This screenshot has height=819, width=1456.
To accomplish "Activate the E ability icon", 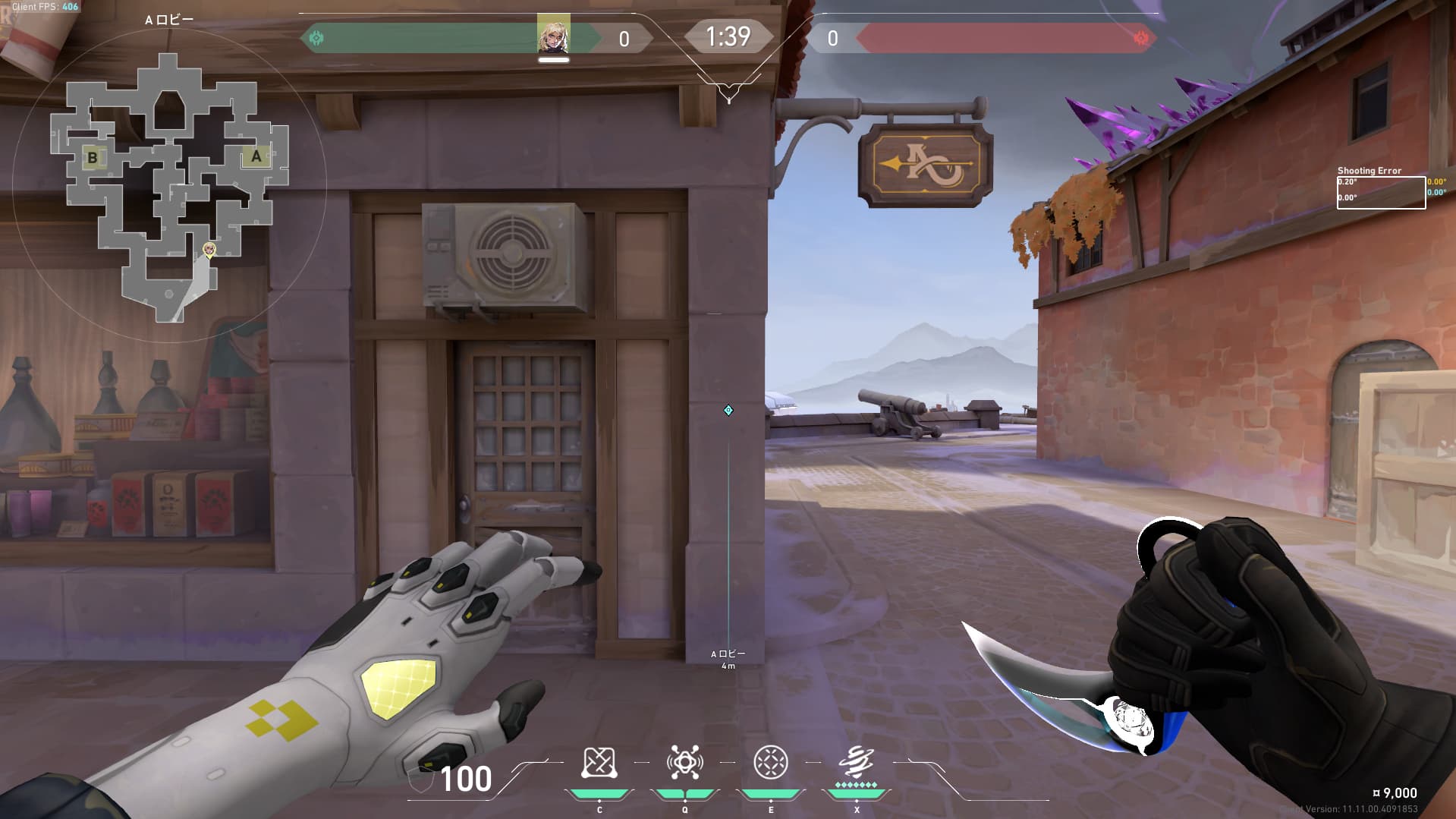I will point(770,763).
